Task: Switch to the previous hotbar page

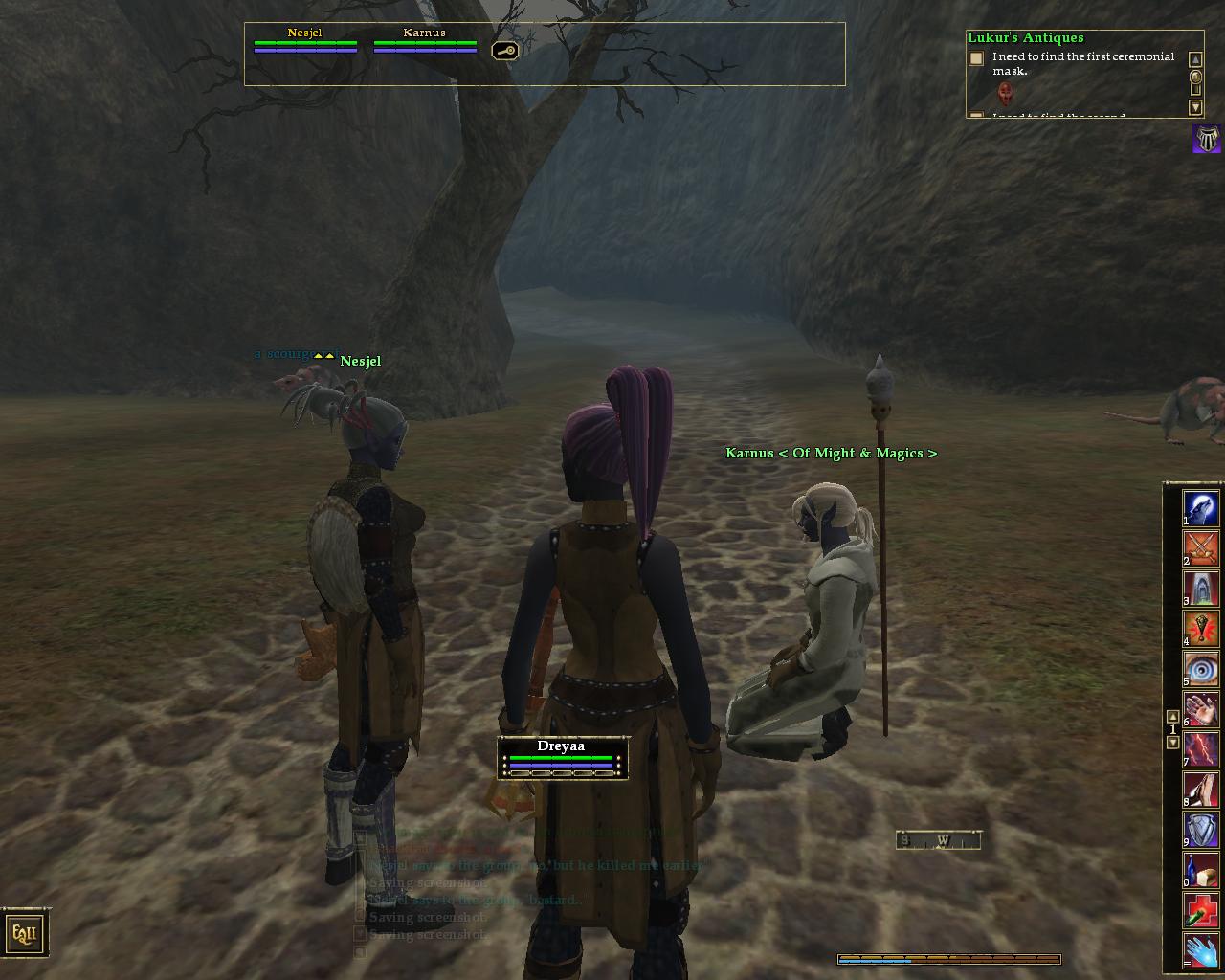Action: click(x=1173, y=717)
